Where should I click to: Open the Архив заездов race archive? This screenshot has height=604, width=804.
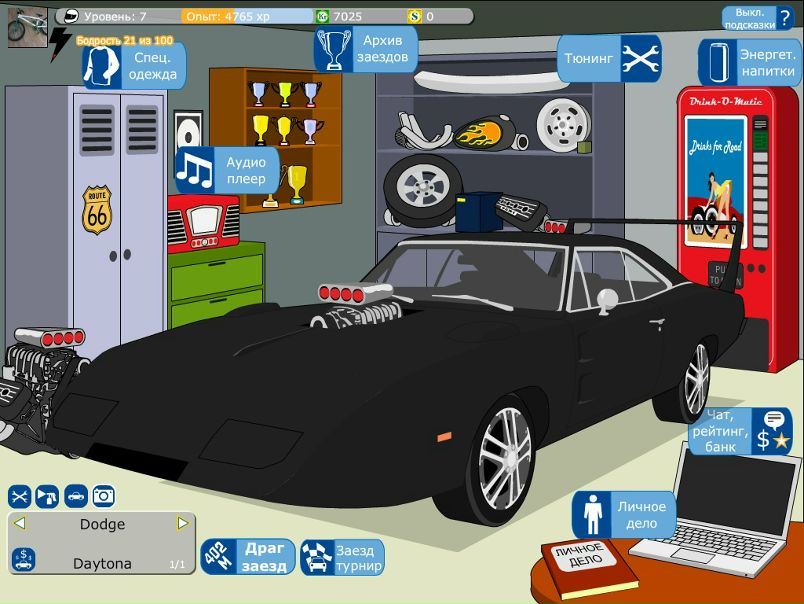click(363, 49)
